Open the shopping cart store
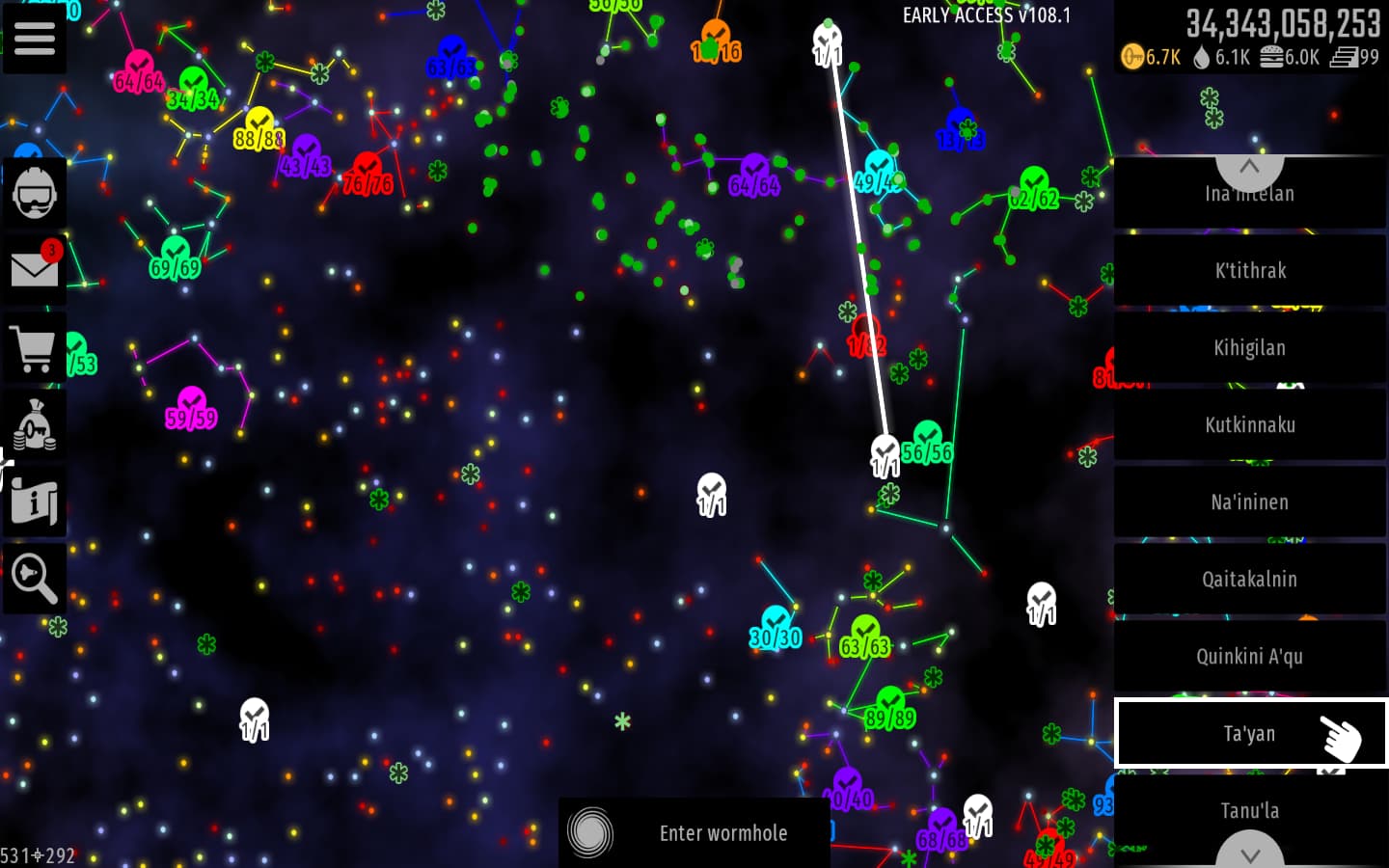Viewport: 1389px width, 868px height. click(35, 347)
